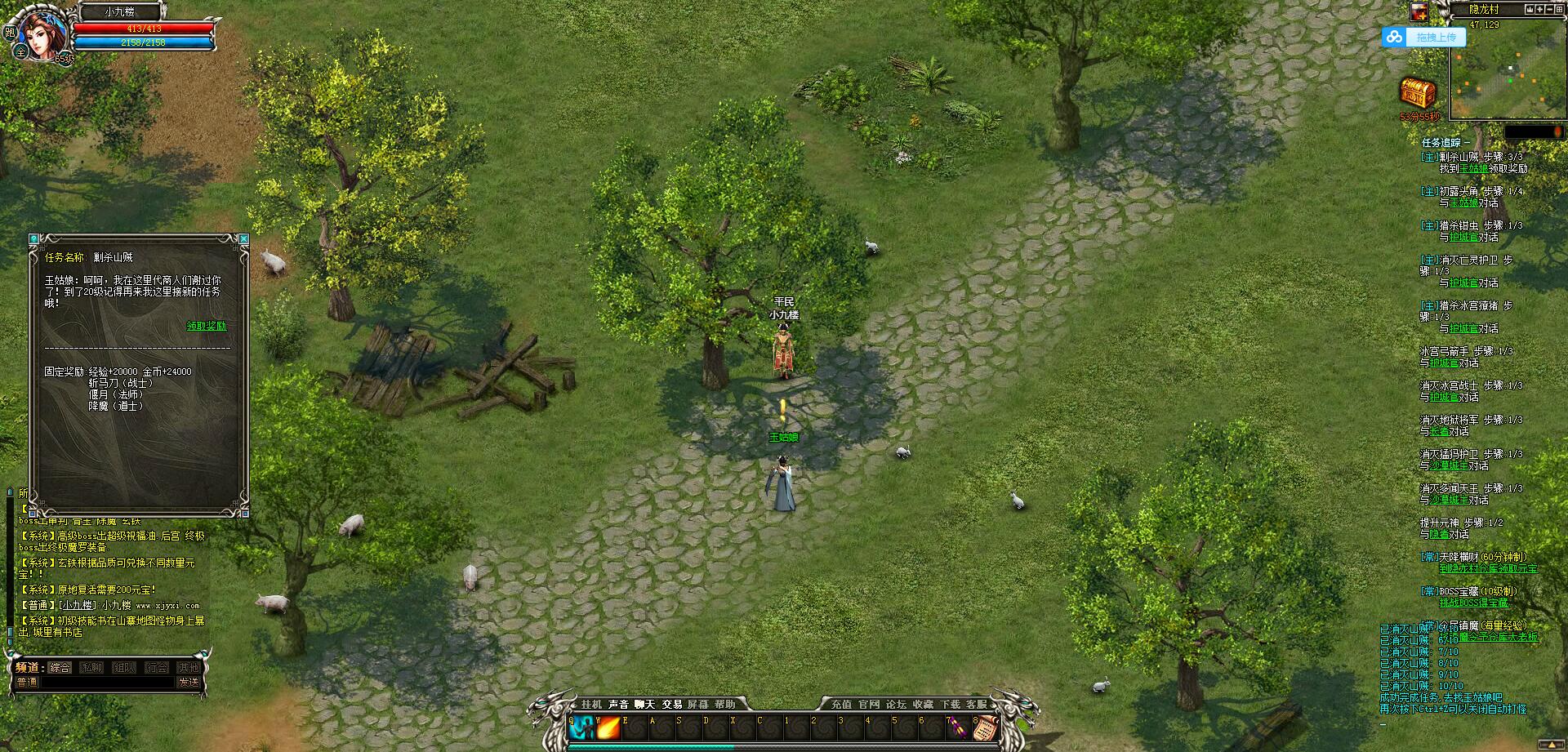Open the 交易 trade menu

tap(671, 704)
